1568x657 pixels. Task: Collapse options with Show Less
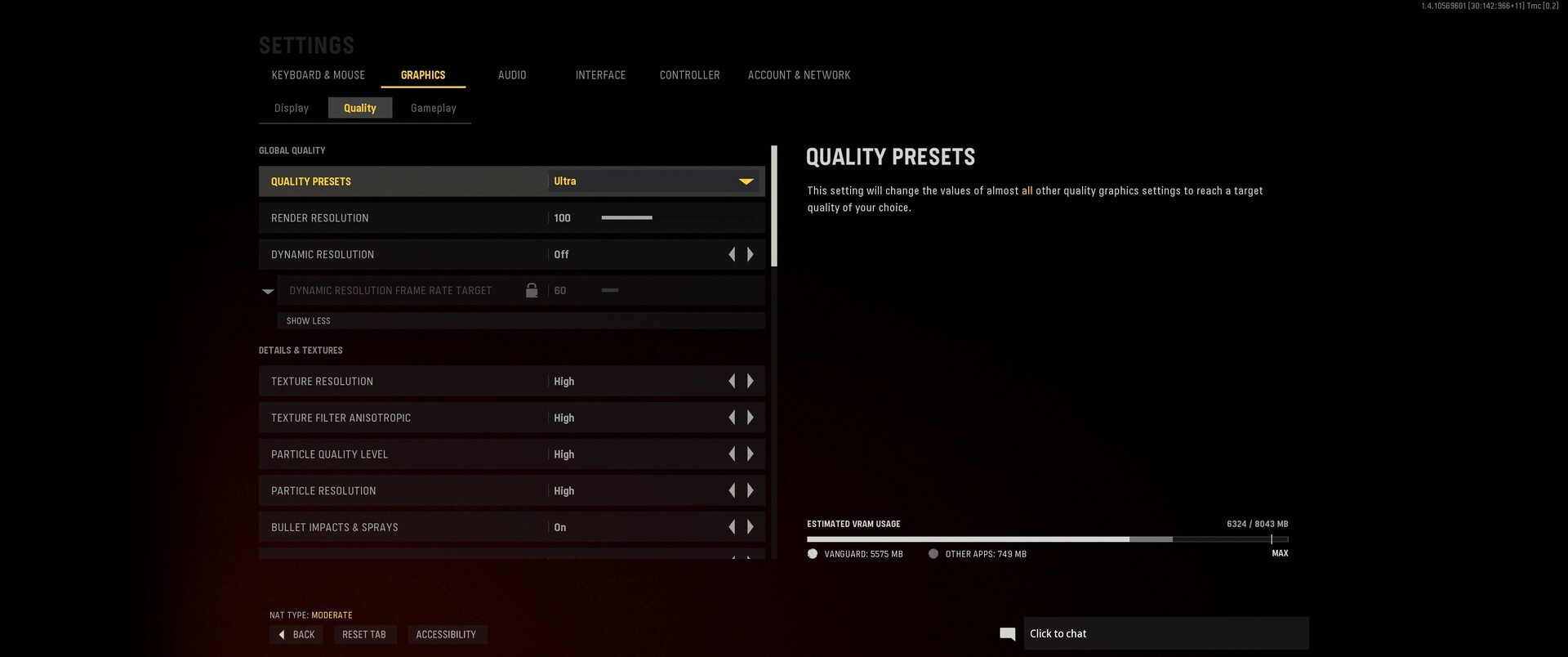coord(309,321)
